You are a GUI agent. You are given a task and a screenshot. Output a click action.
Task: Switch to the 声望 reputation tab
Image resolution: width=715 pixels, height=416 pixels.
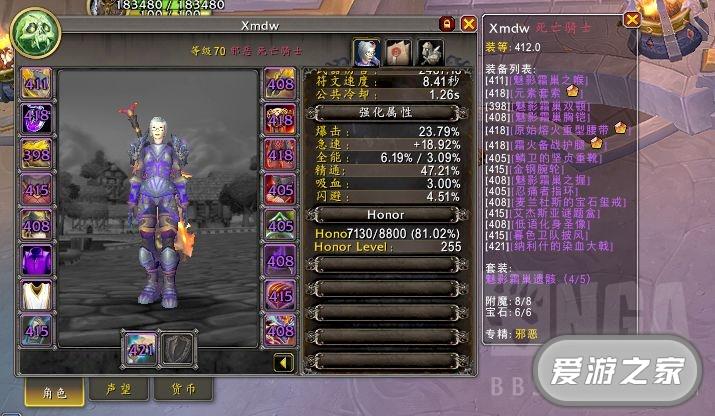[106, 388]
